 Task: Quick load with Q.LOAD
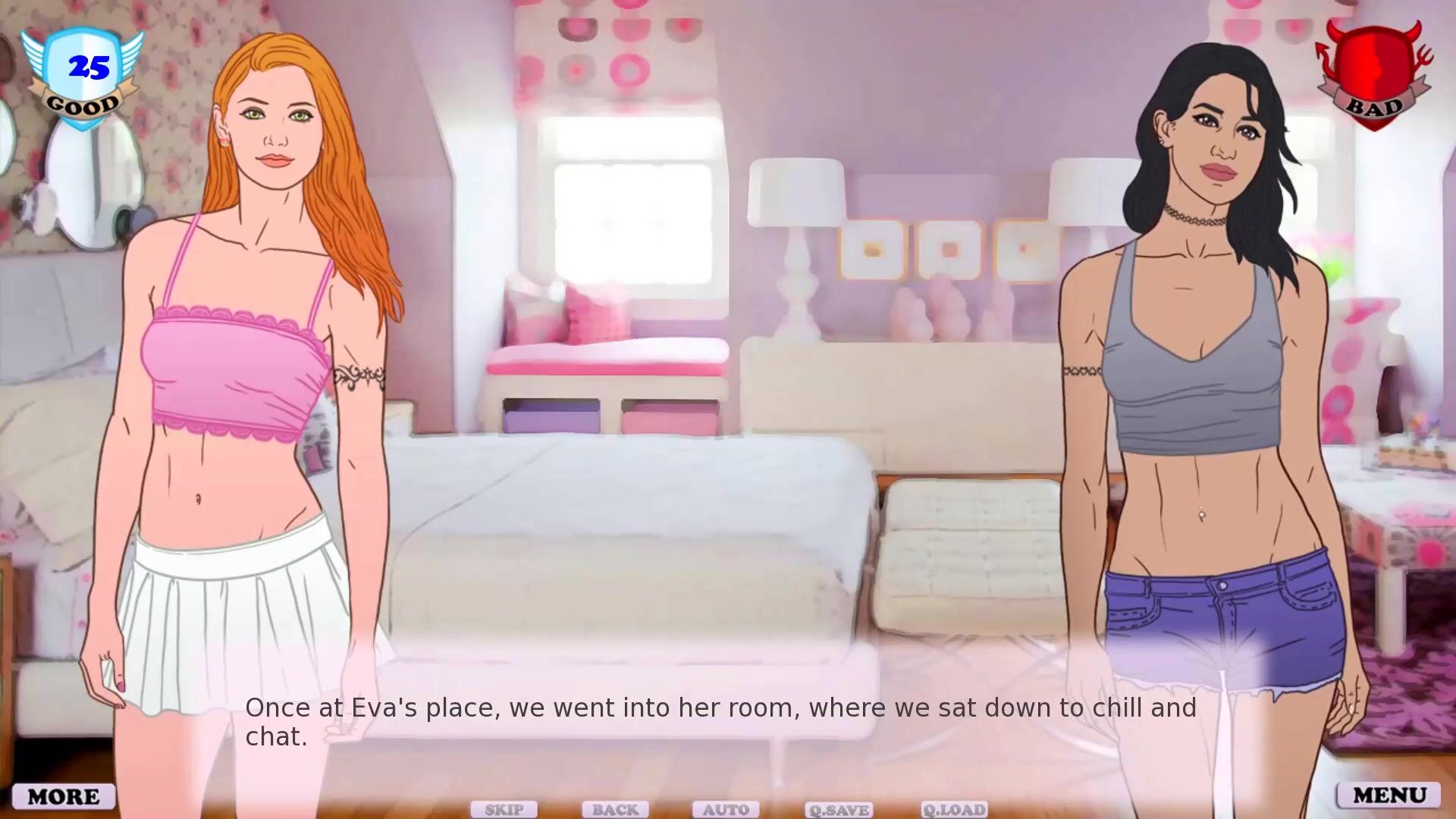pyautogui.click(x=954, y=810)
